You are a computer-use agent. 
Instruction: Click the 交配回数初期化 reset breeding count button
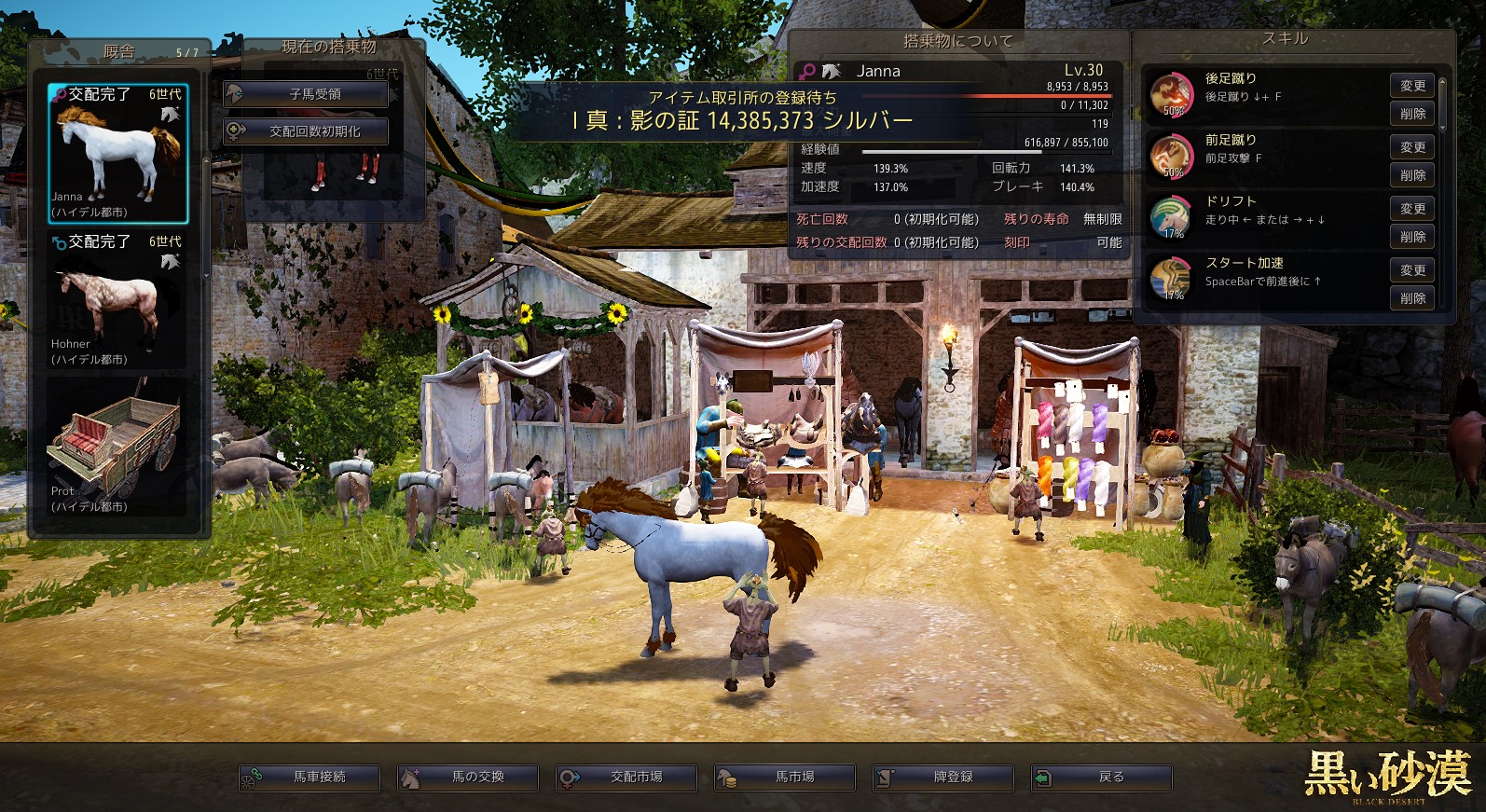point(306,131)
